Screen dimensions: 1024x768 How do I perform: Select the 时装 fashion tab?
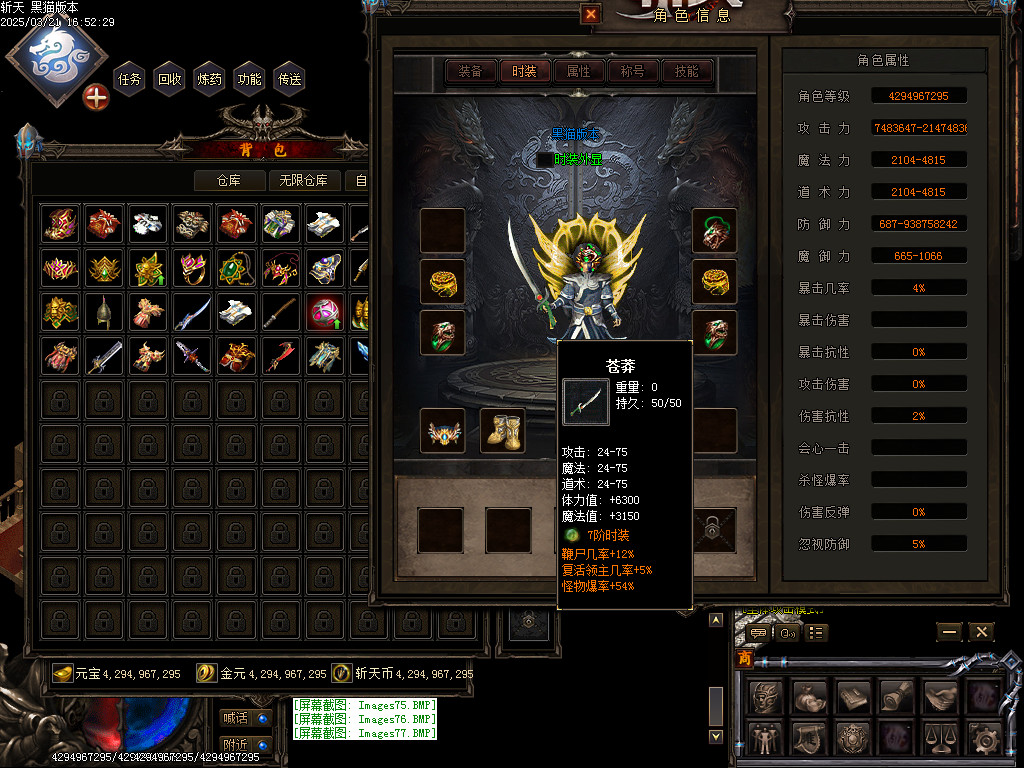point(524,71)
